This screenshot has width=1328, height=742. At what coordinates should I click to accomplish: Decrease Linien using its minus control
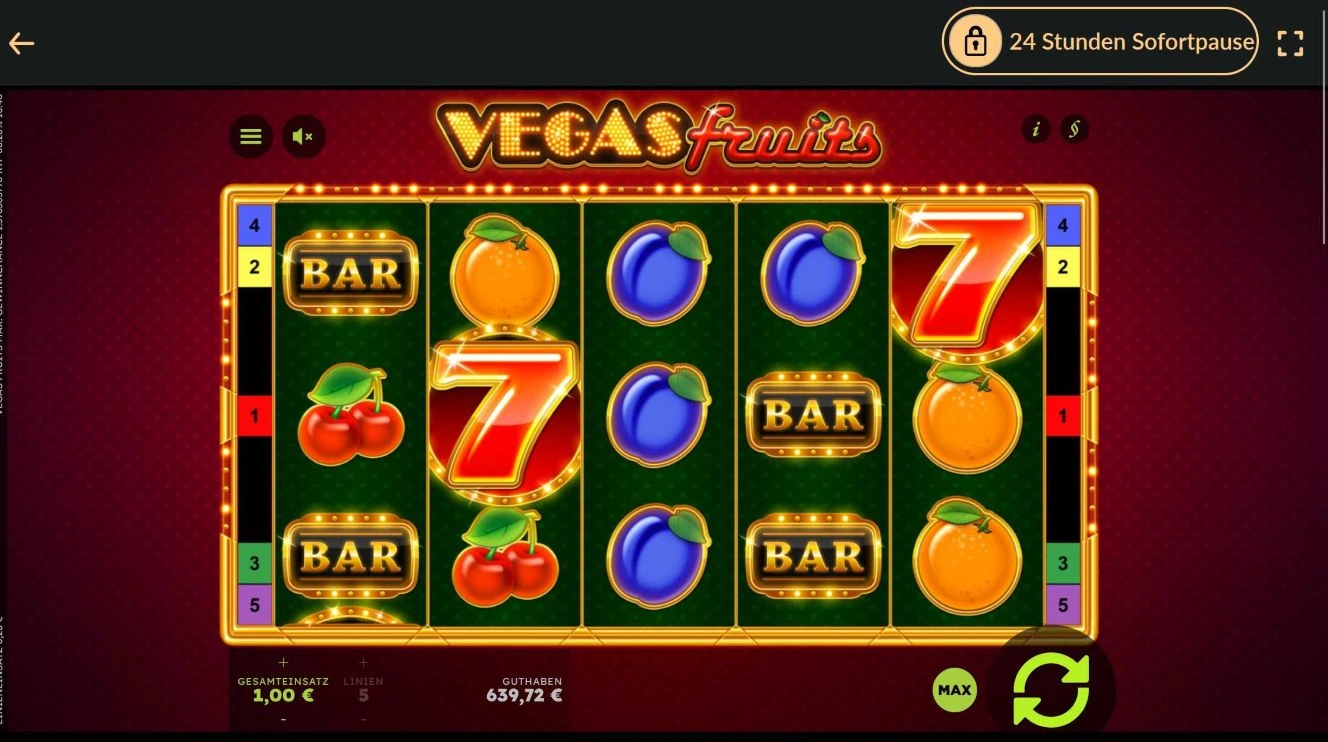[x=363, y=718]
